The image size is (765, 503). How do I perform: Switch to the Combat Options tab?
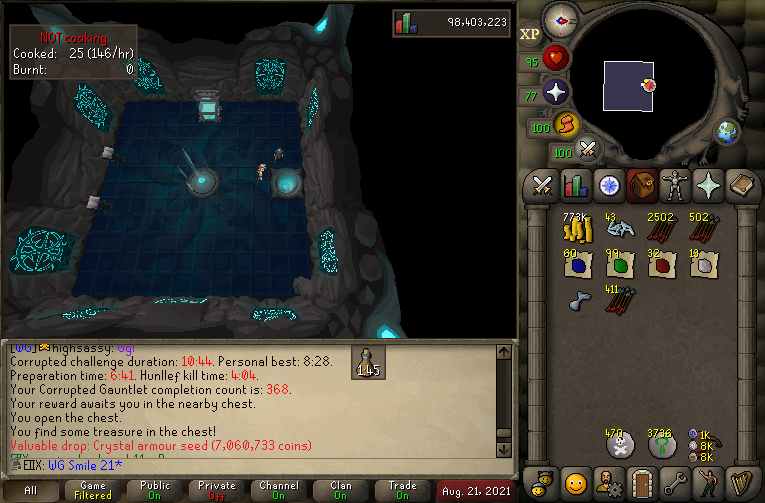click(x=543, y=185)
